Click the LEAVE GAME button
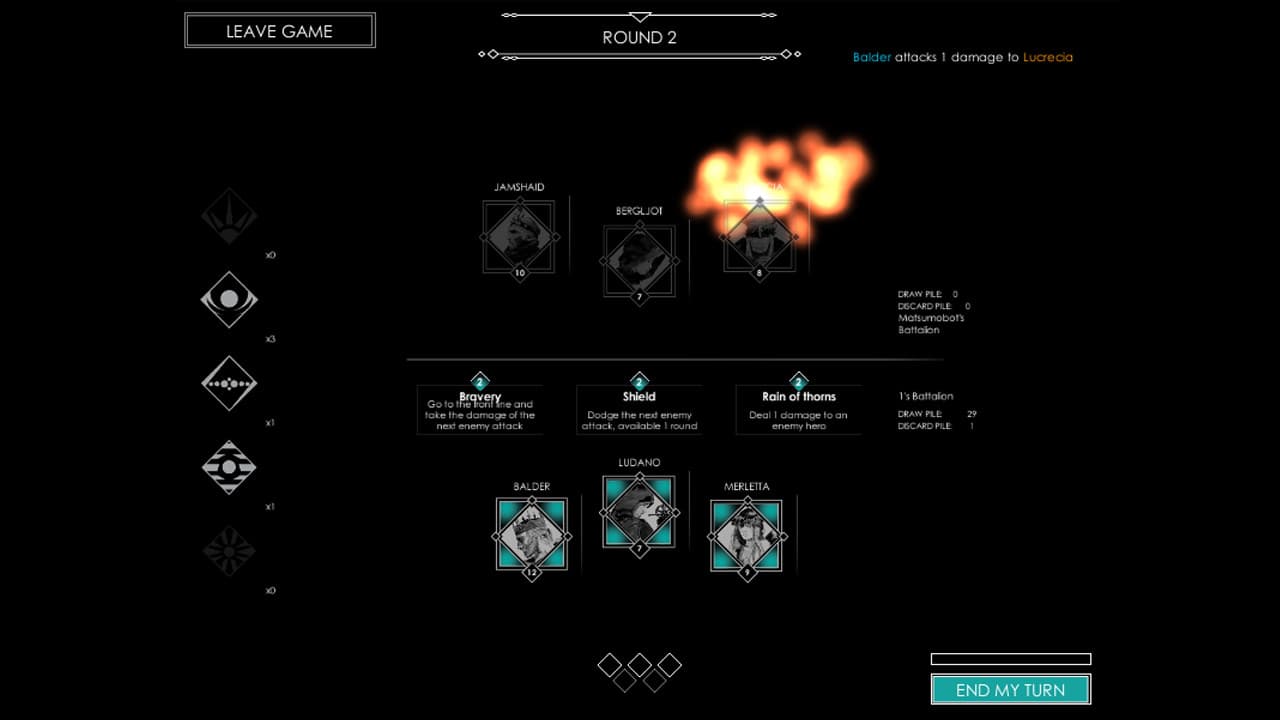Image resolution: width=1280 pixels, height=720 pixels. (279, 31)
